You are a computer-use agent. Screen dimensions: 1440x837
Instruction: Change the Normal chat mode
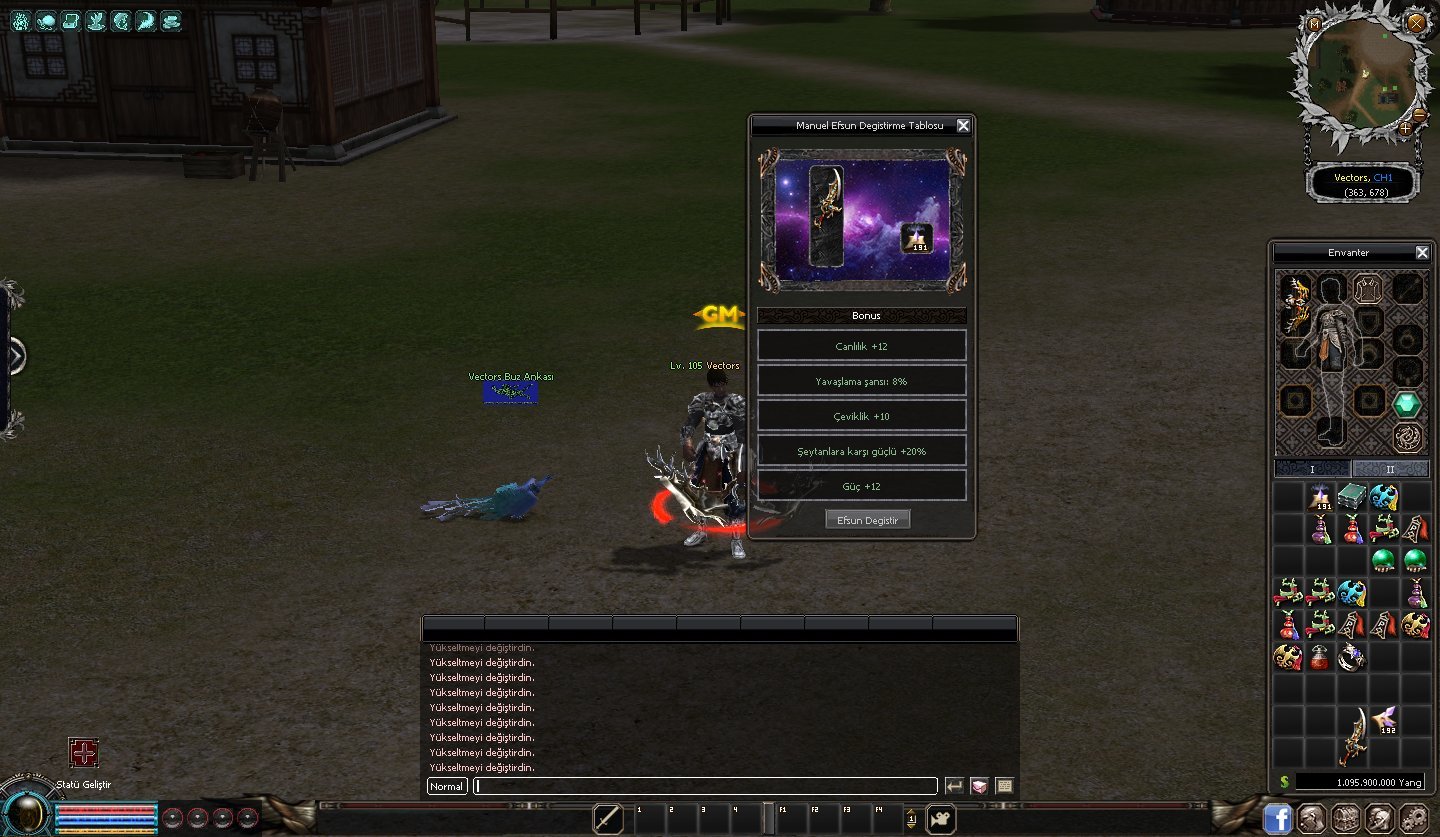pos(446,786)
